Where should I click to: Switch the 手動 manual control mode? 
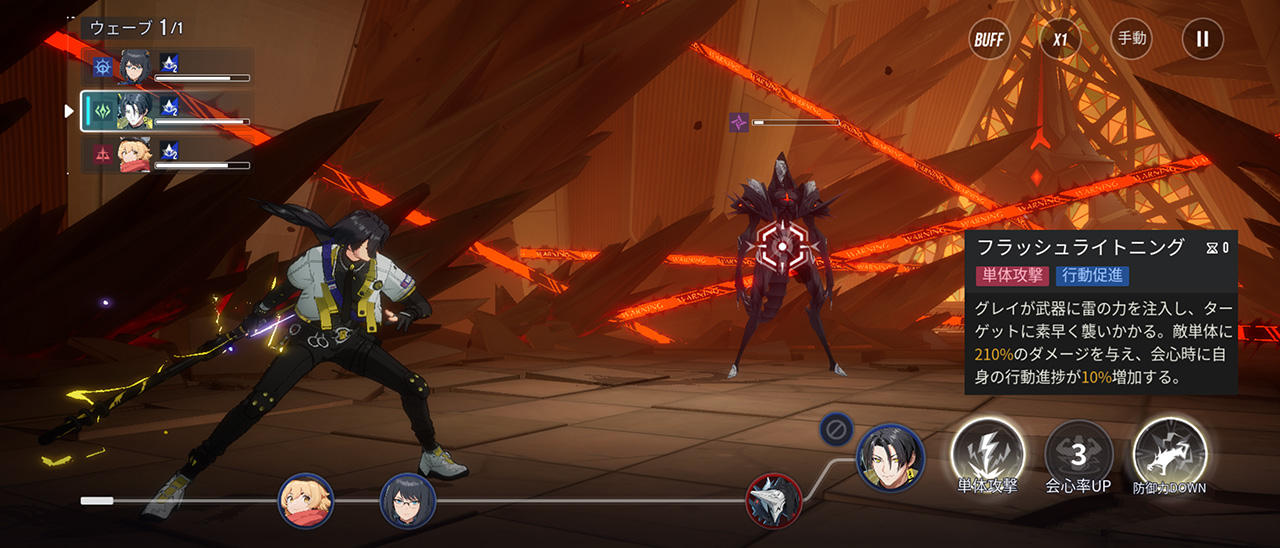[1131, 40]
